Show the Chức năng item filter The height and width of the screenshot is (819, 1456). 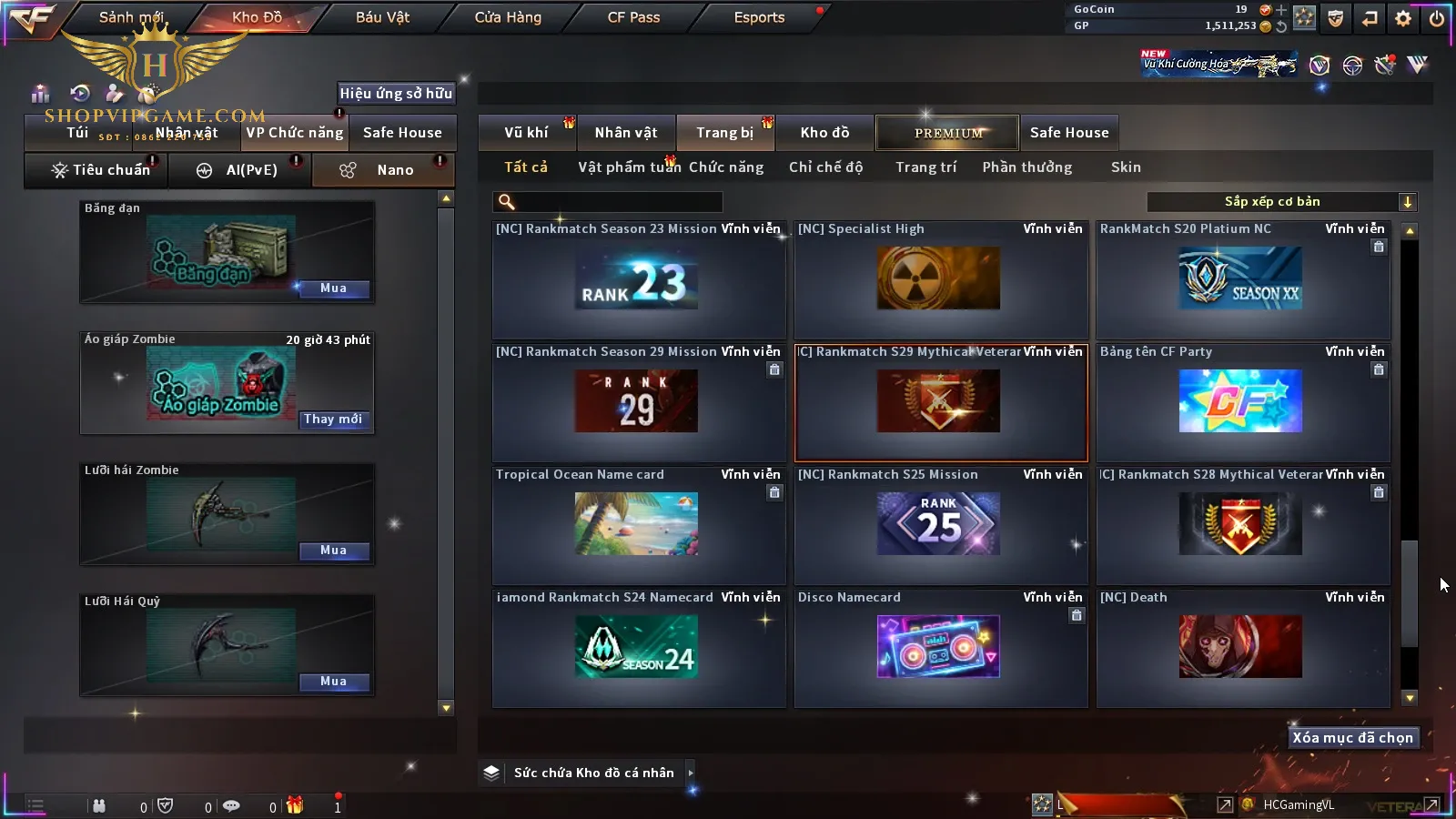(x=726, y=167)
